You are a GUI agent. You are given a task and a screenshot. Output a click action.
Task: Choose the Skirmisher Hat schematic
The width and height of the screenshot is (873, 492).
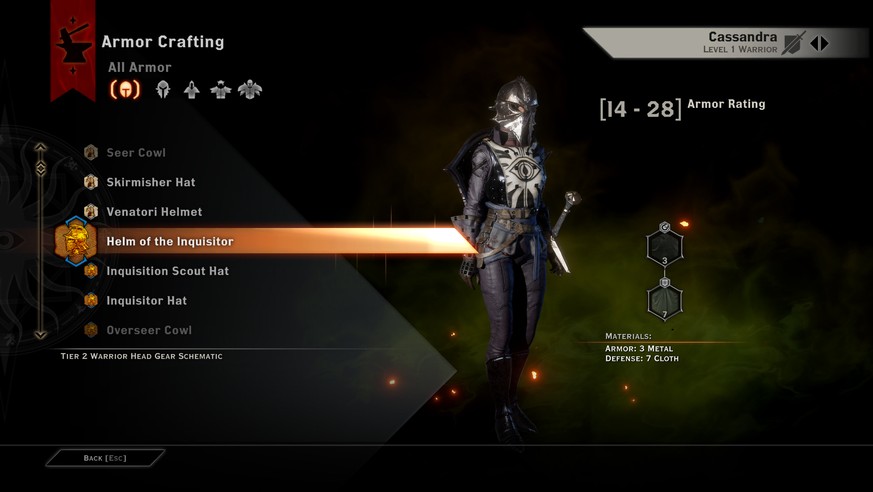150,182
